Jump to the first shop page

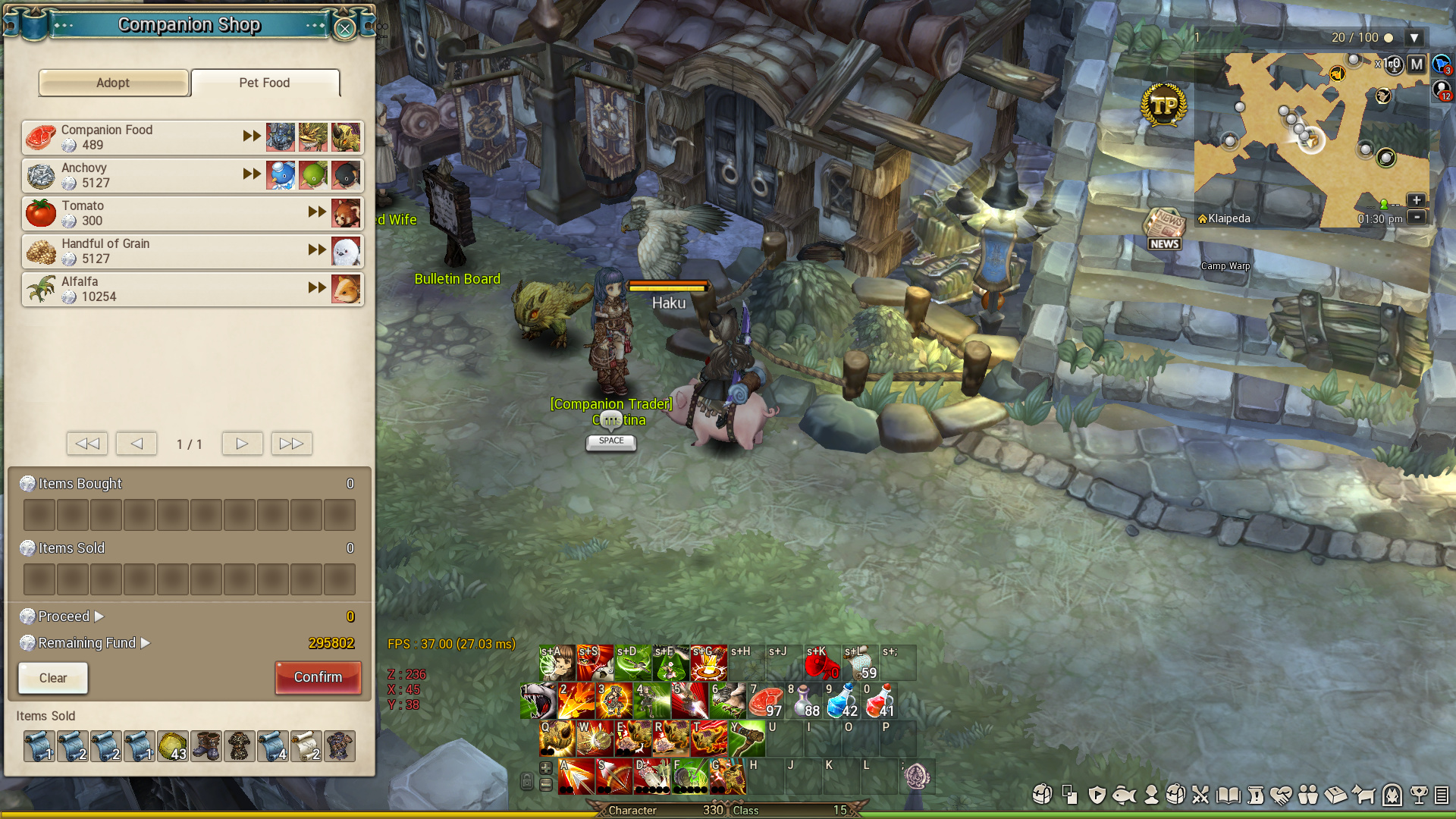point(87,444)
